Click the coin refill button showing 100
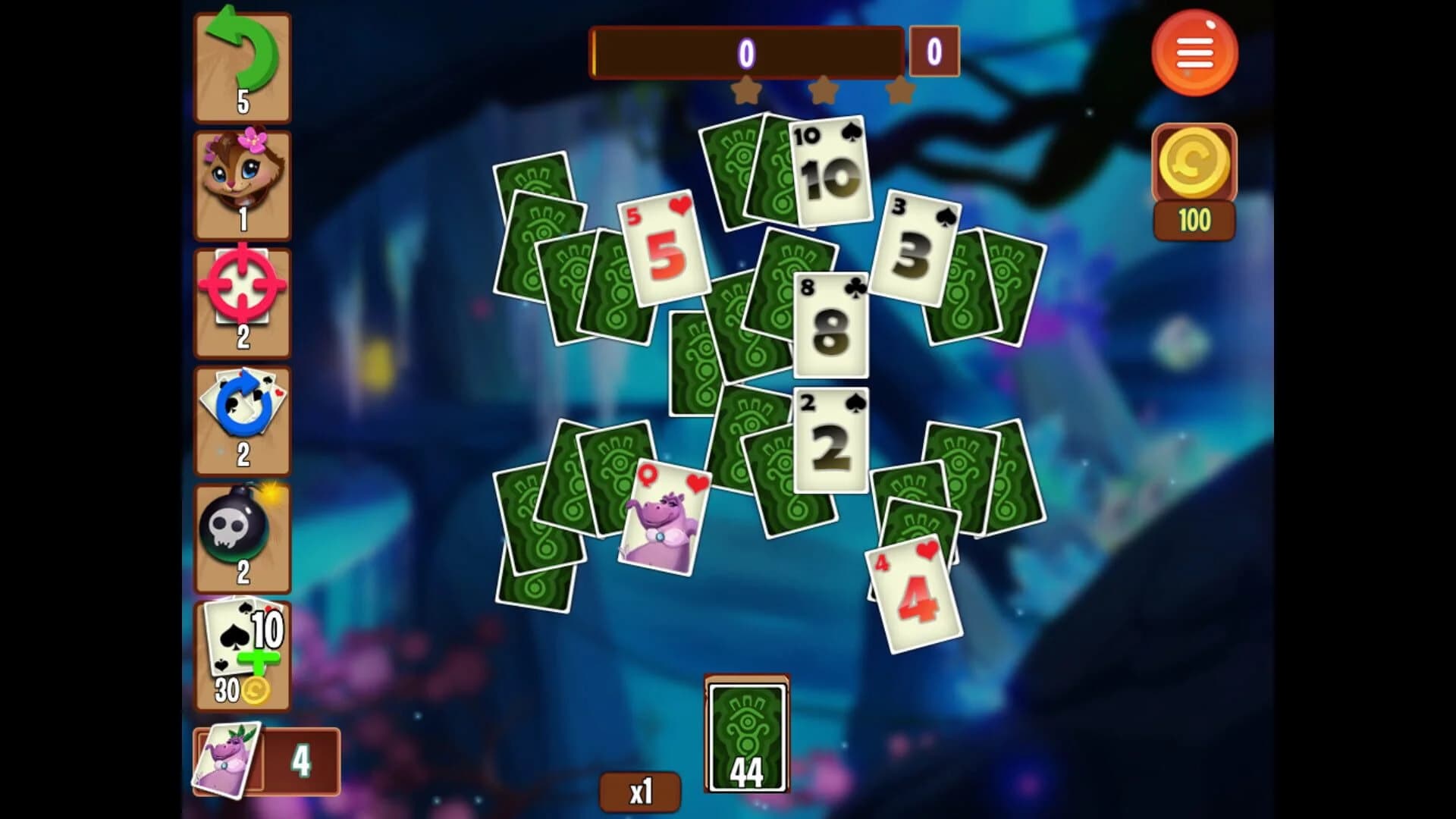The height and width of the screenshot is (819, 1456). (x=1195, y=163)
